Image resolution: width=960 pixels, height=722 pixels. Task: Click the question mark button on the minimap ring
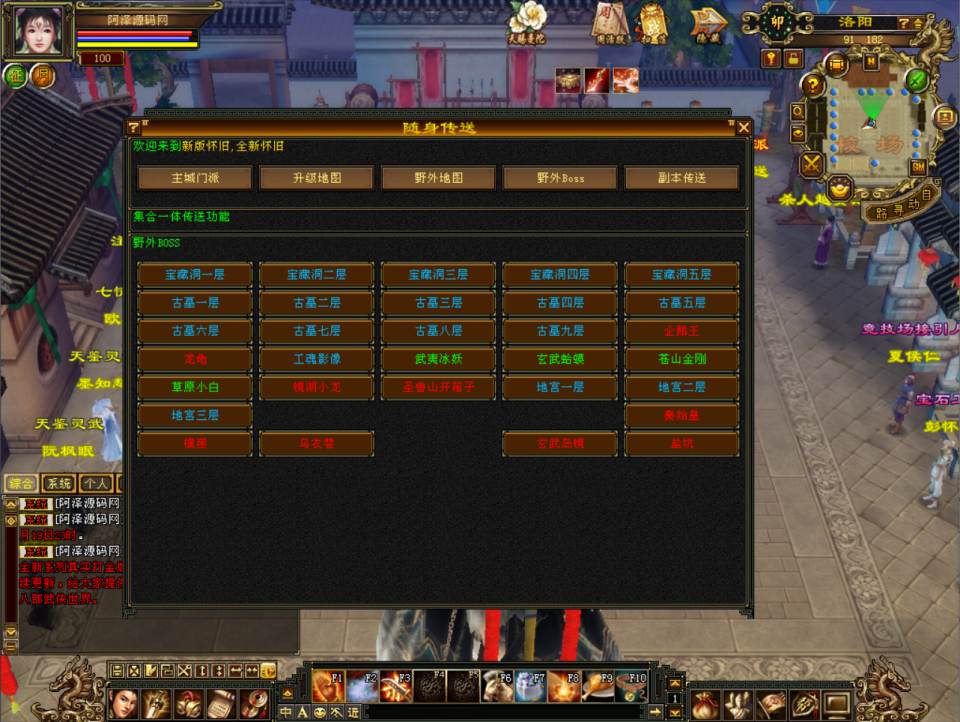point(814,86)
